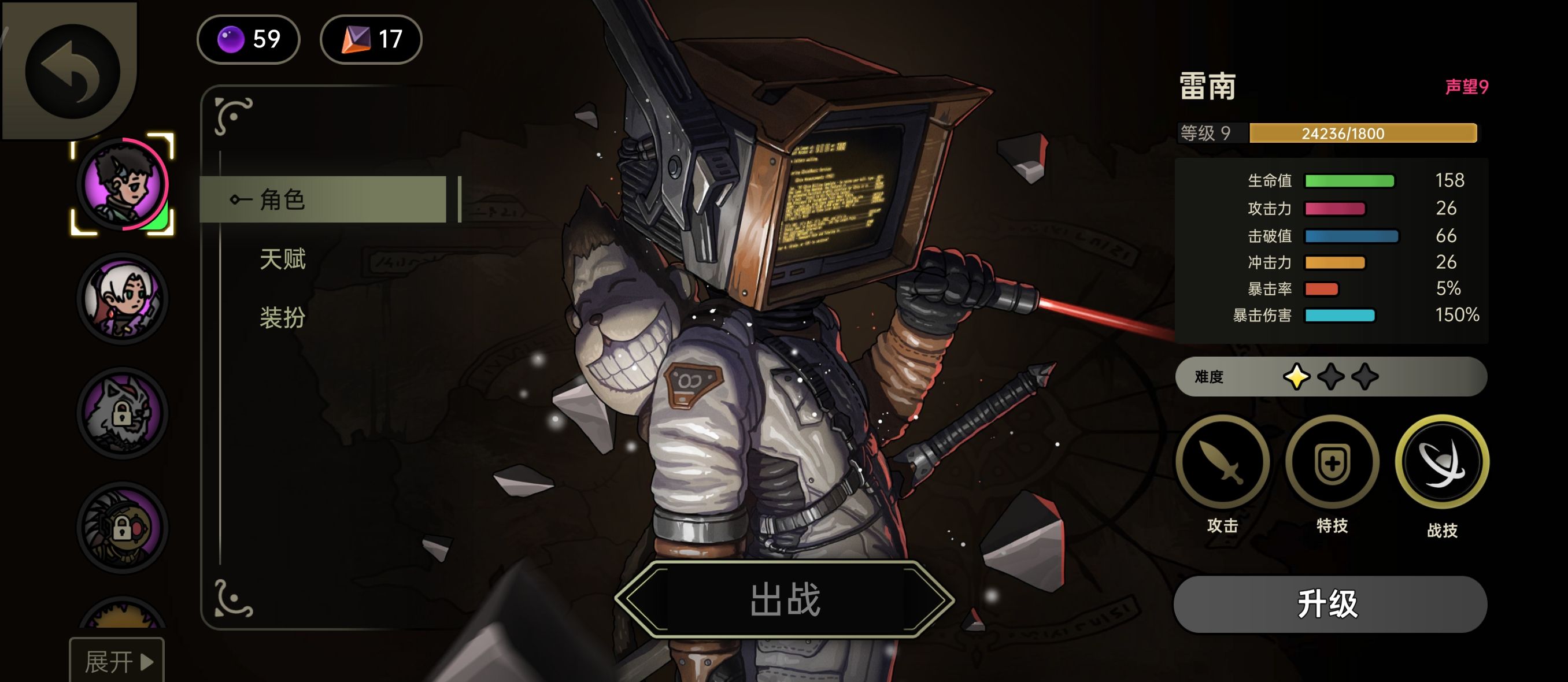Select the dark-haired boy character portrait

coord(123,184)
